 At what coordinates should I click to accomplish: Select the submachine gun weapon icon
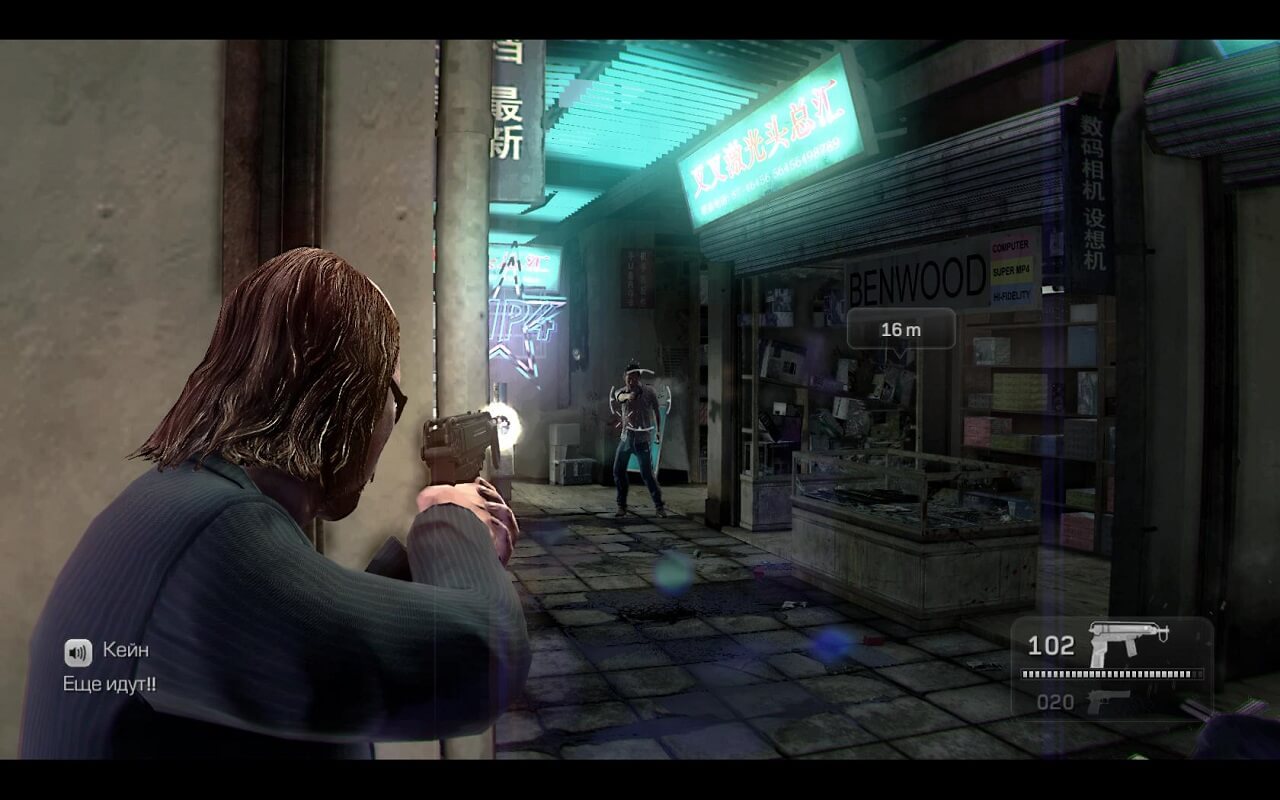tap(1128, 641)
